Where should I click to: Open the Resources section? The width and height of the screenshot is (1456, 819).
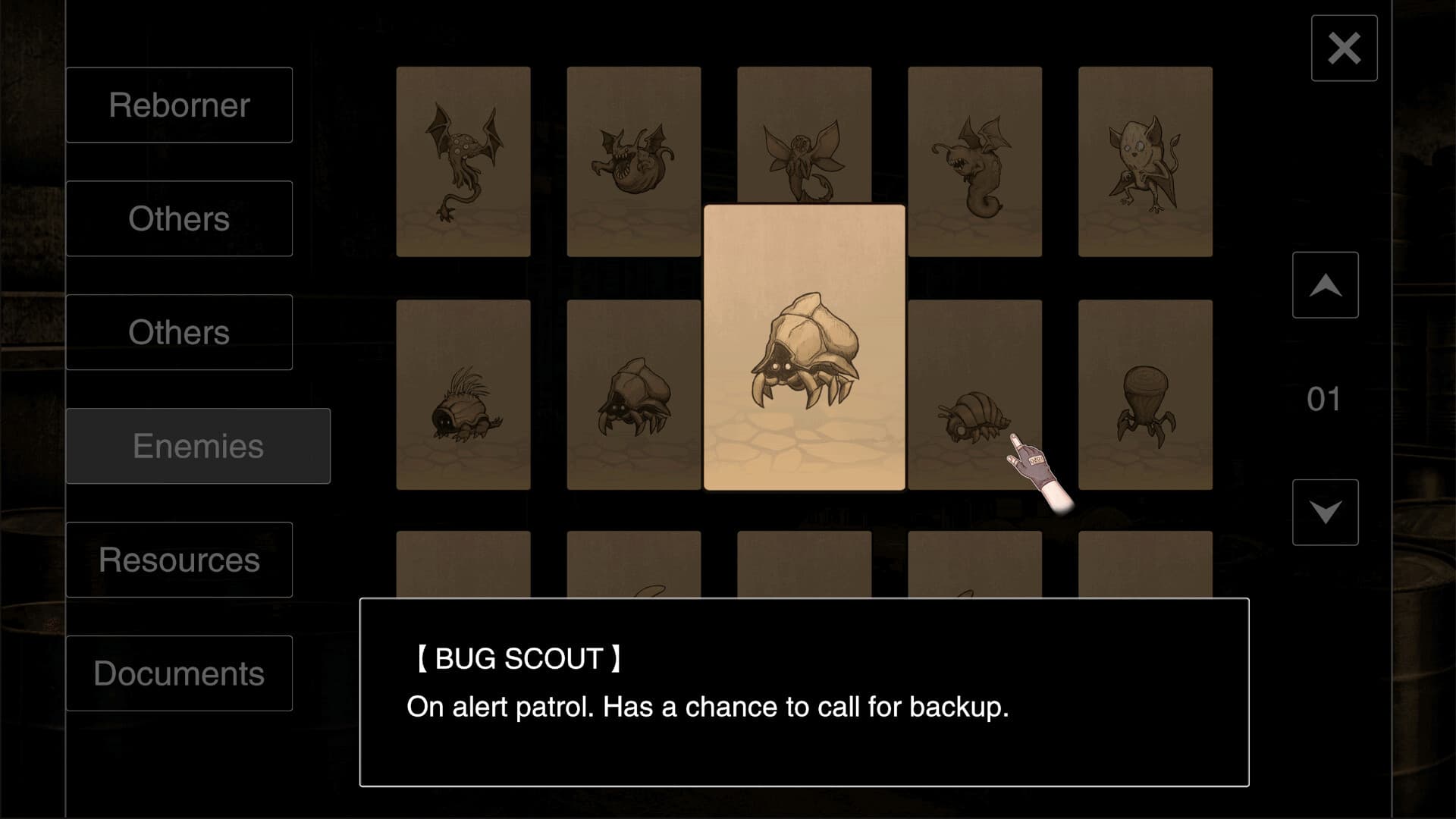pos(179,560)
